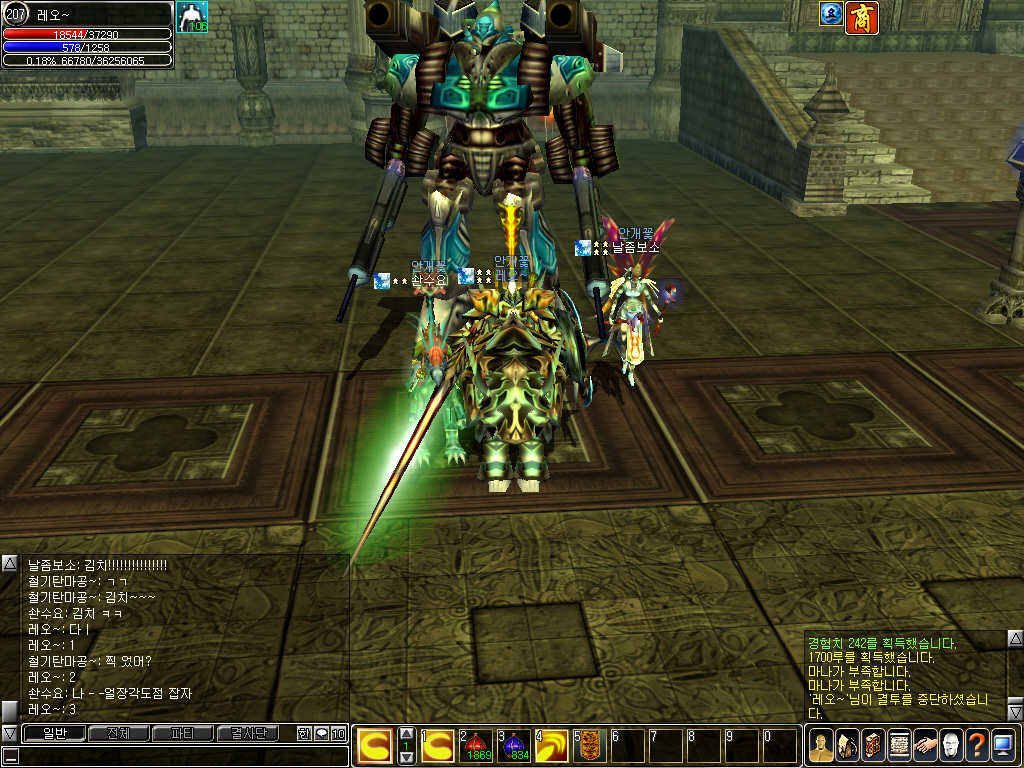
Task: Switch to the 전체 chat tab
Action: tap(117, 733)
